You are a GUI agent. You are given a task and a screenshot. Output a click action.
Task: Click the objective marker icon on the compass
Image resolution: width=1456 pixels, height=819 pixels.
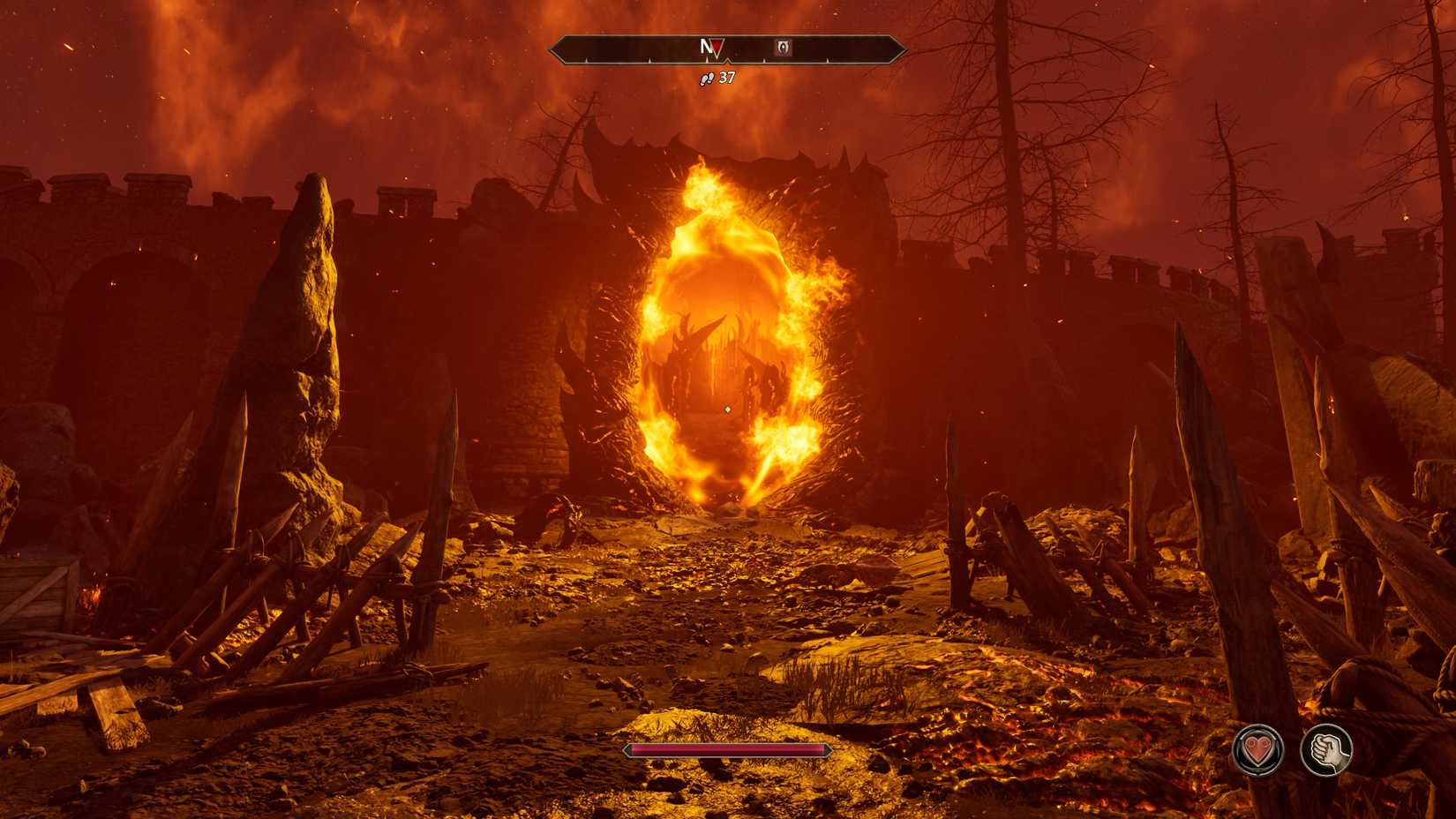pyautogui.click(x=782, y=49)
